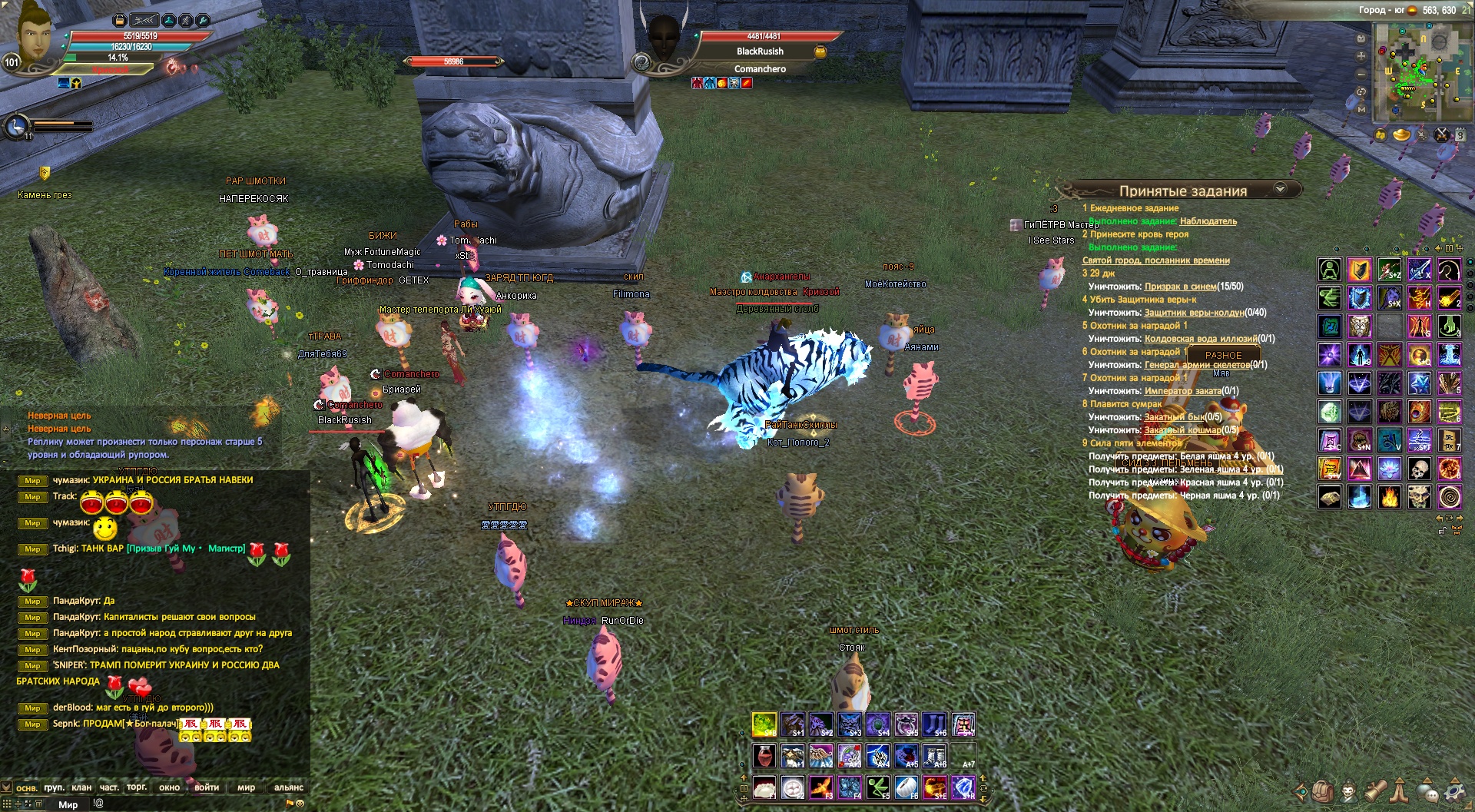Follow the 'Наблюдатель' quest link
Image resolution: width=1475 pixels, height=812 pixels.
click(x=1208, y=221)
